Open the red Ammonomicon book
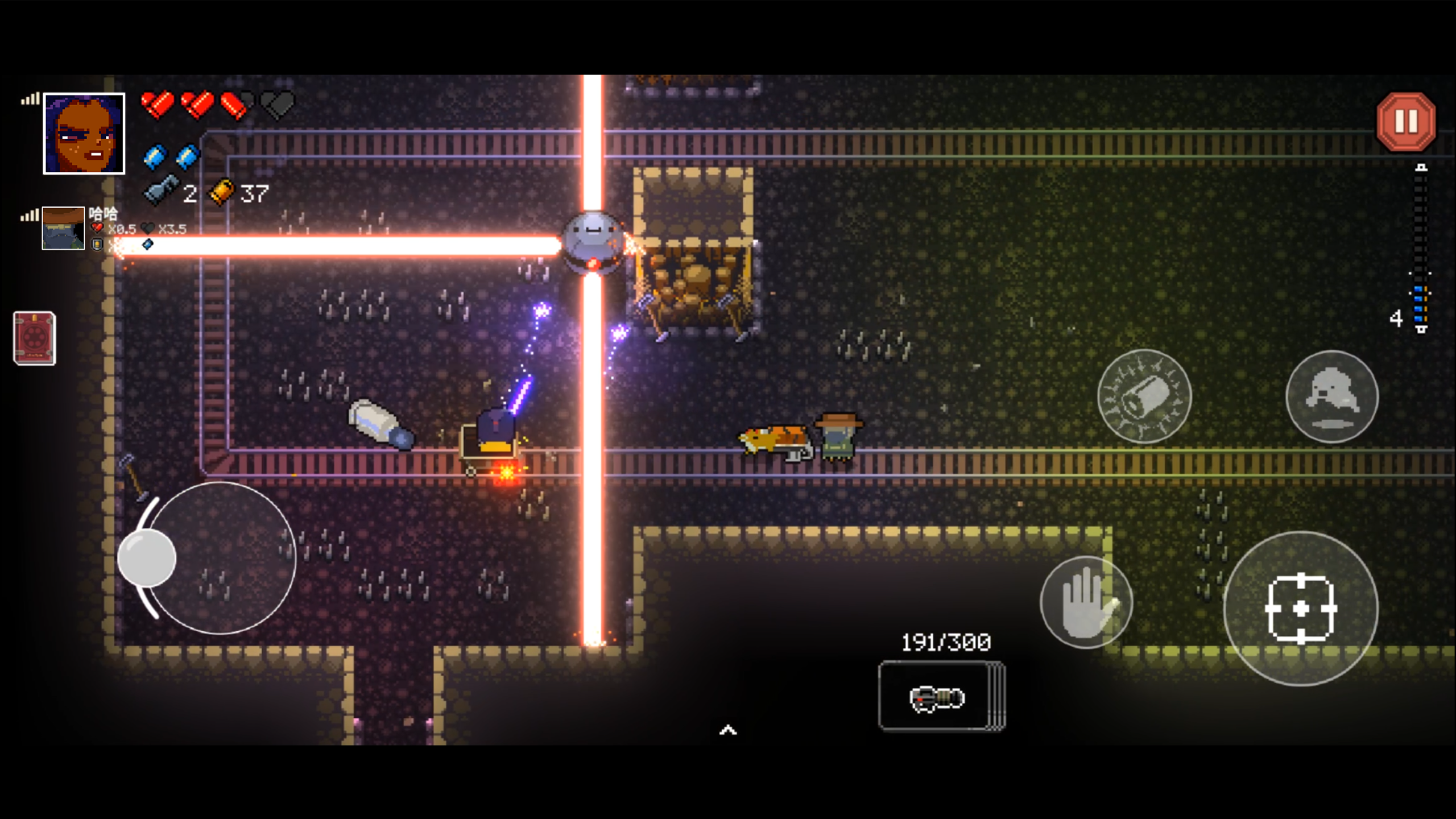The height and width of the screenshot is (819, 1456). pyautogui.click(x=34, y=338)
